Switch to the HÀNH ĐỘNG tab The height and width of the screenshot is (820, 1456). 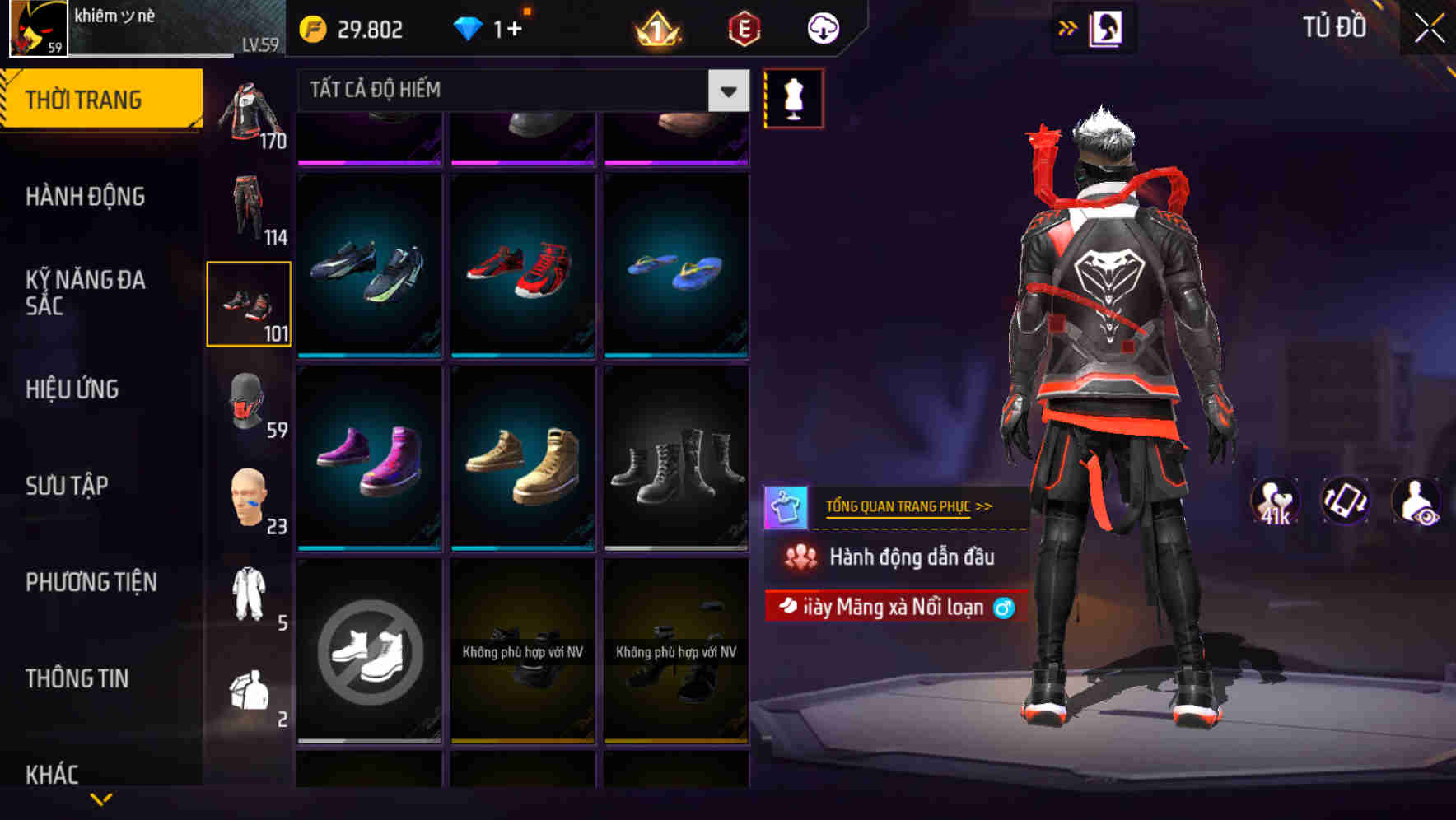86,196
